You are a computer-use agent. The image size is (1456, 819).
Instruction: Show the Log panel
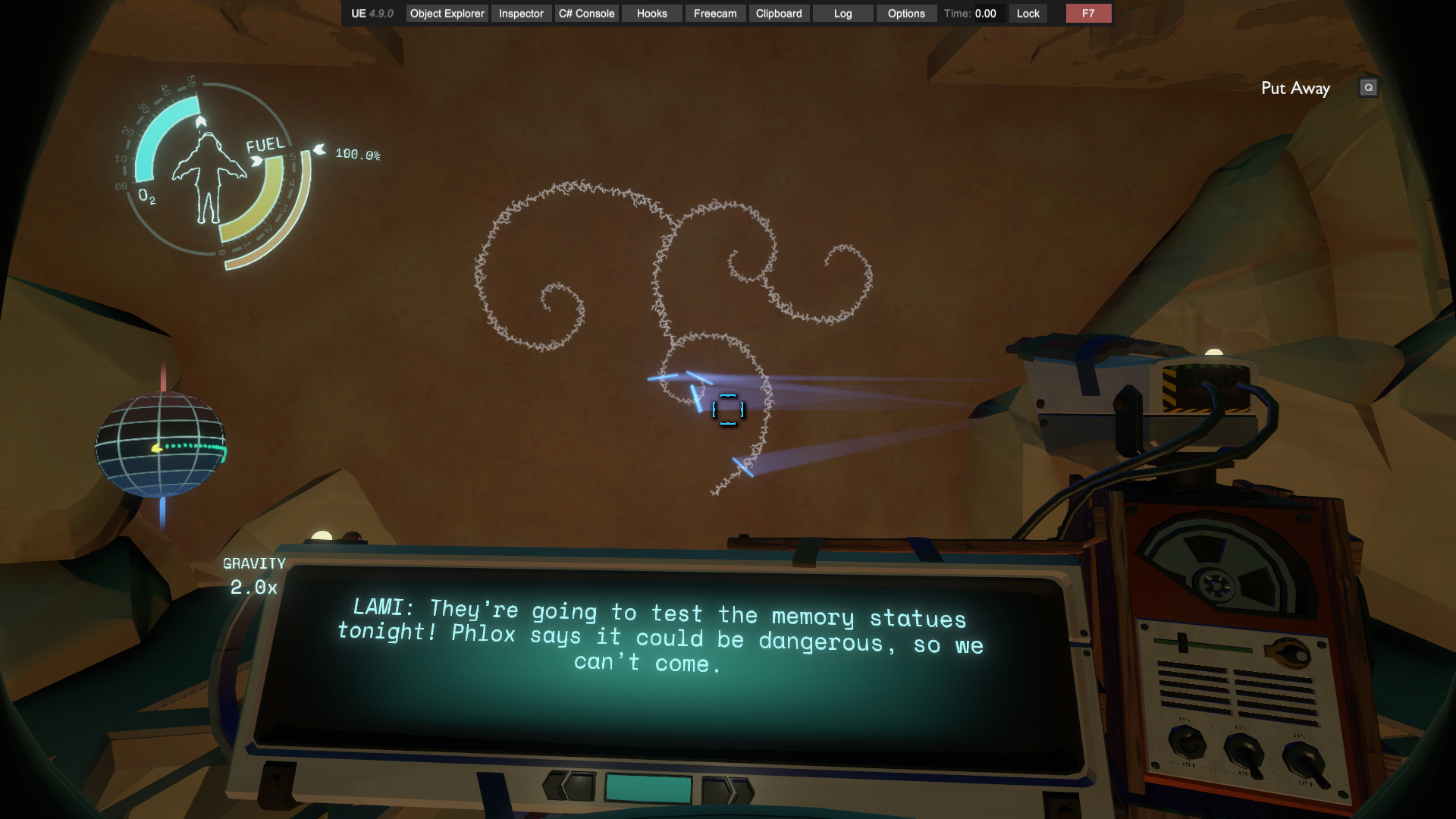click(843, 14)
